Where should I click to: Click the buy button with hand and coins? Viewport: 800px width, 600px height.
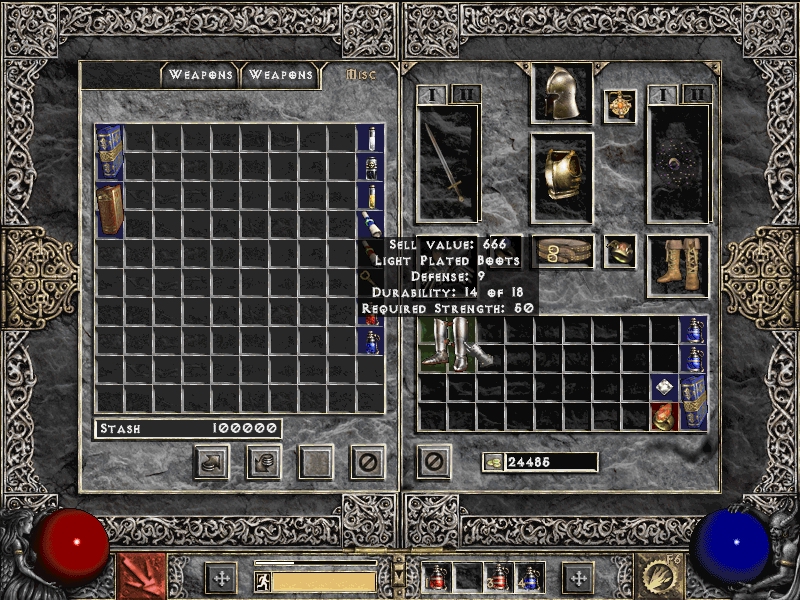(212, 461)
